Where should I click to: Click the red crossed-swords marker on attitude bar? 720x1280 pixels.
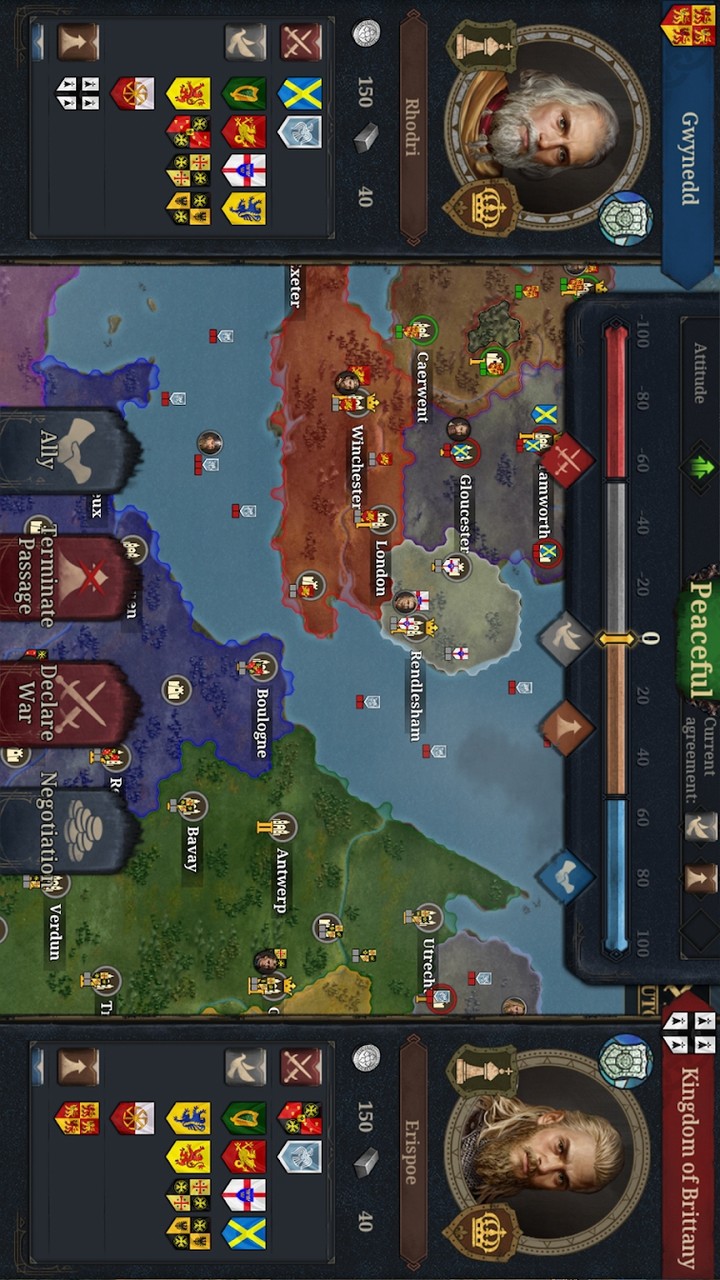(567, 460)
